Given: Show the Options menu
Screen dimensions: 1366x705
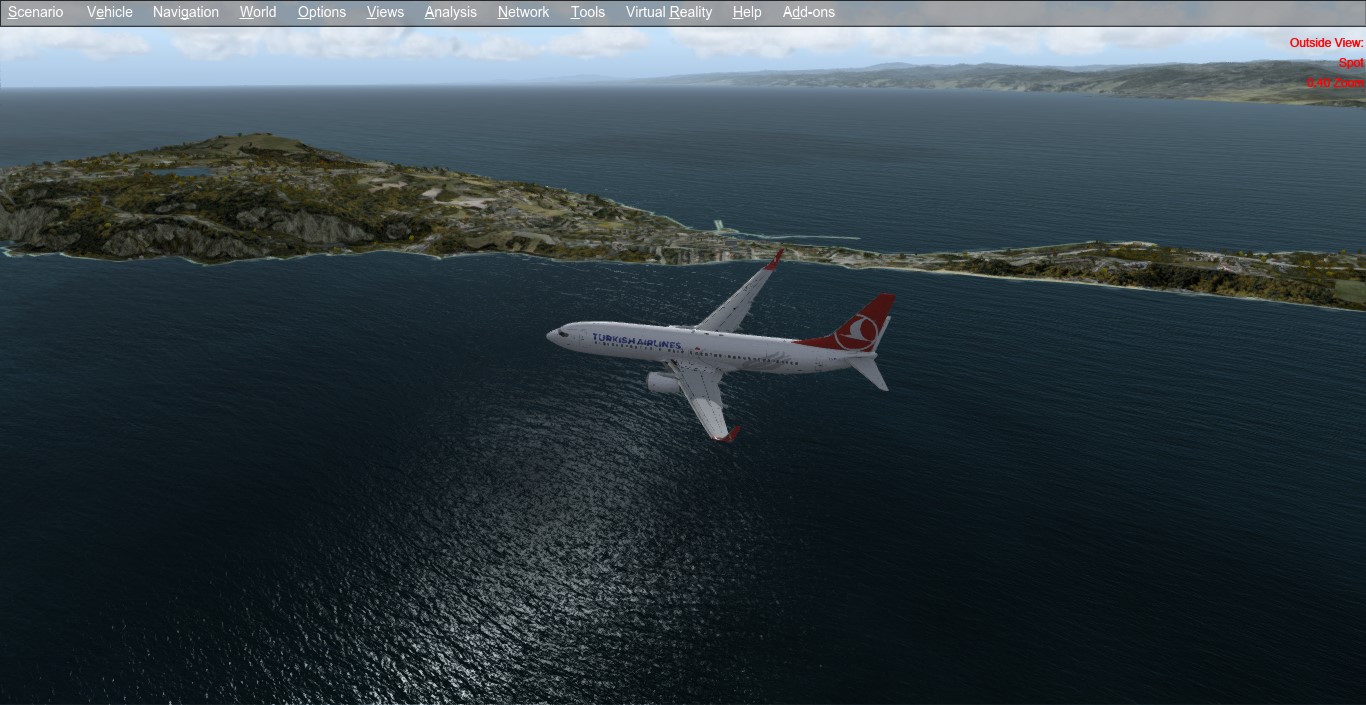Looking at the screenshot, I should point(322,12).
